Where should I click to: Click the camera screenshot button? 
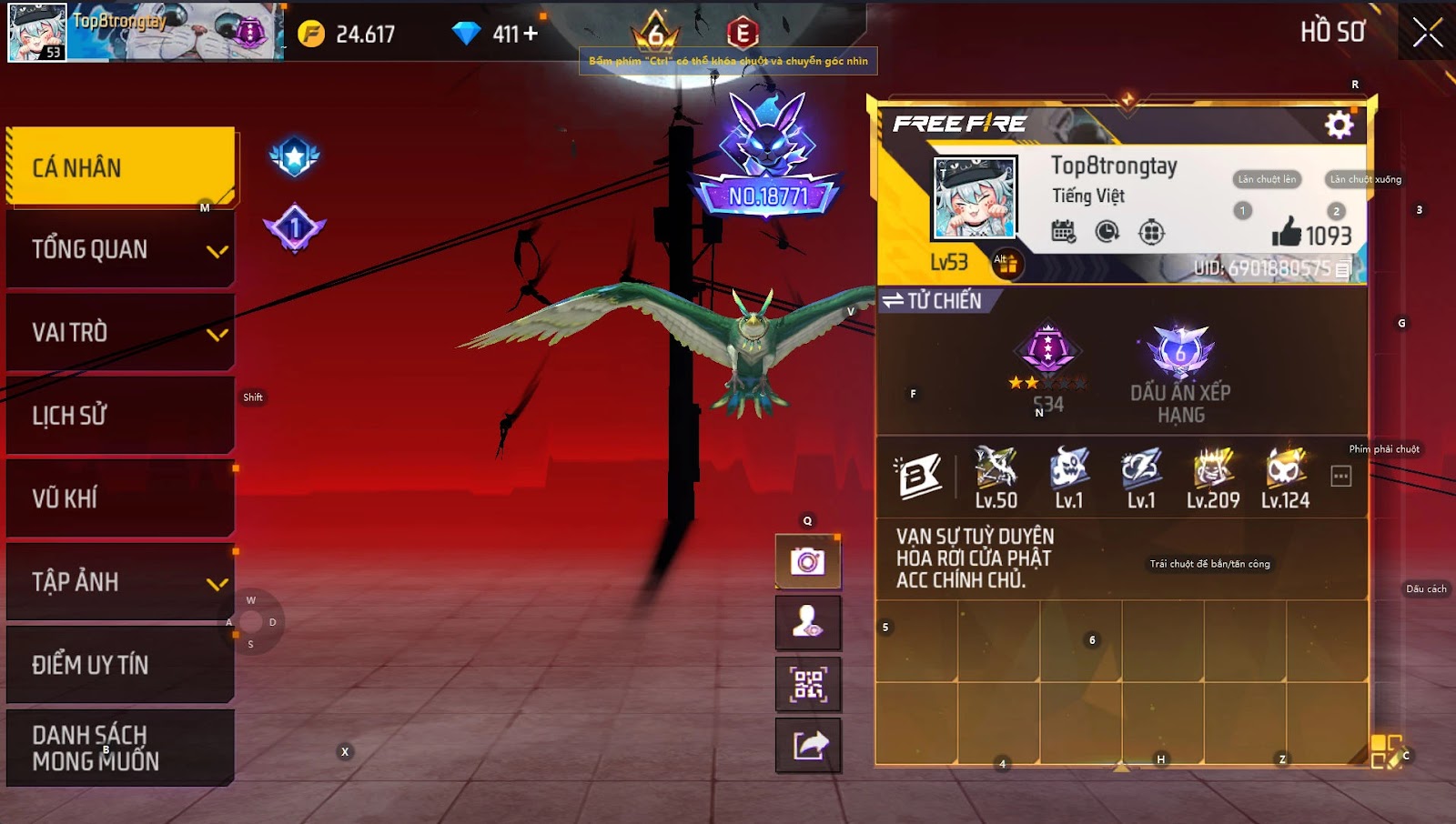(x=807, y=561)
